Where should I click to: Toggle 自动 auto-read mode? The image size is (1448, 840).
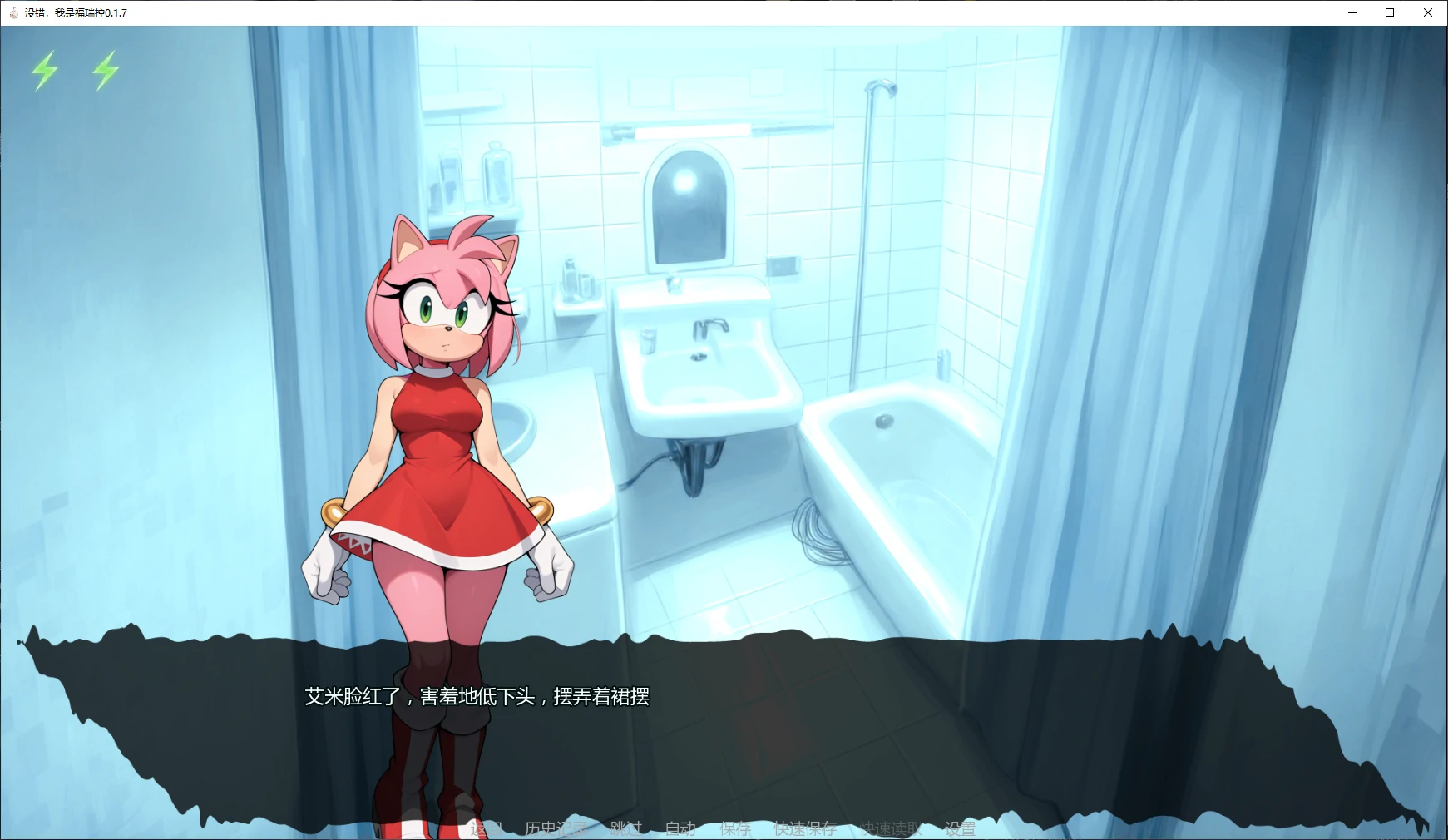click(x=679, y=828)
